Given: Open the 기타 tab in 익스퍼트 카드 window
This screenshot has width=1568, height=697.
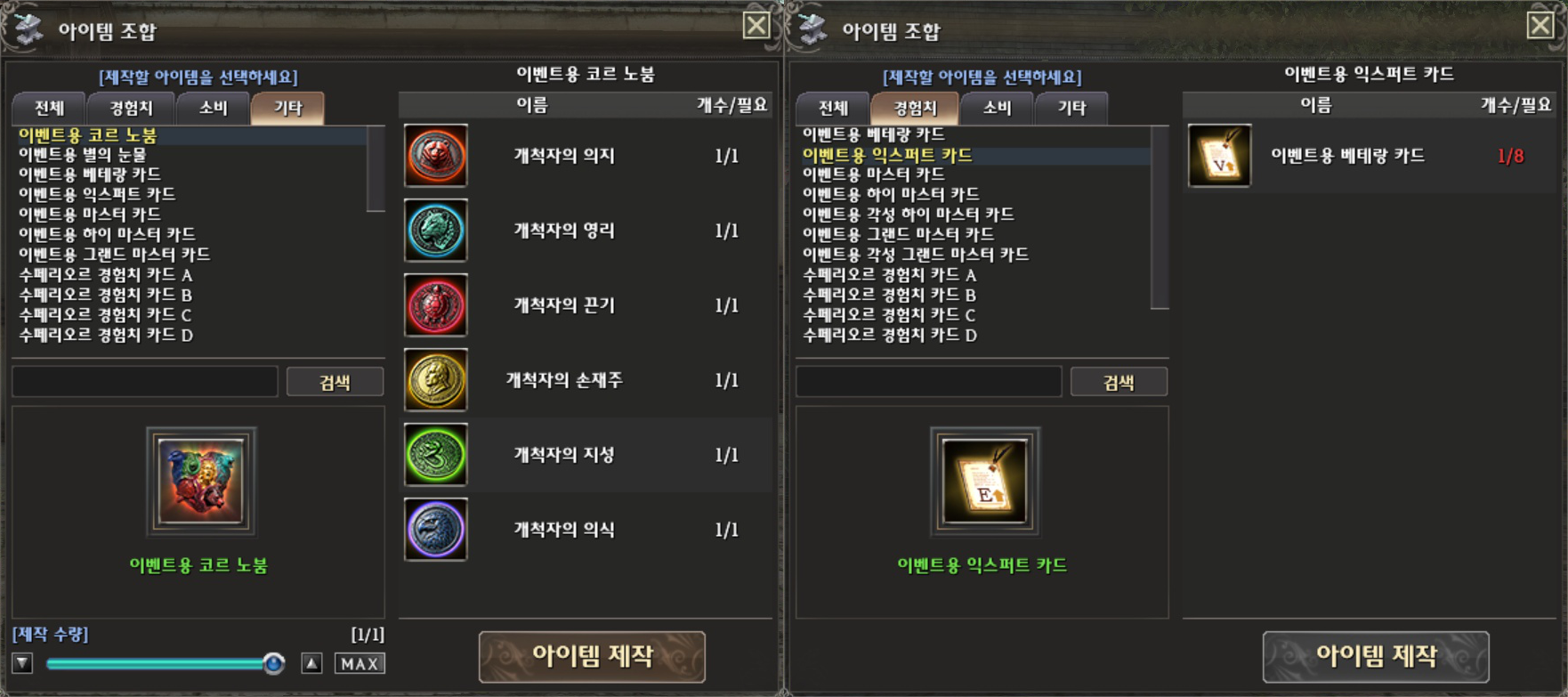Looking at the screenshot, I should (1071, 109).
